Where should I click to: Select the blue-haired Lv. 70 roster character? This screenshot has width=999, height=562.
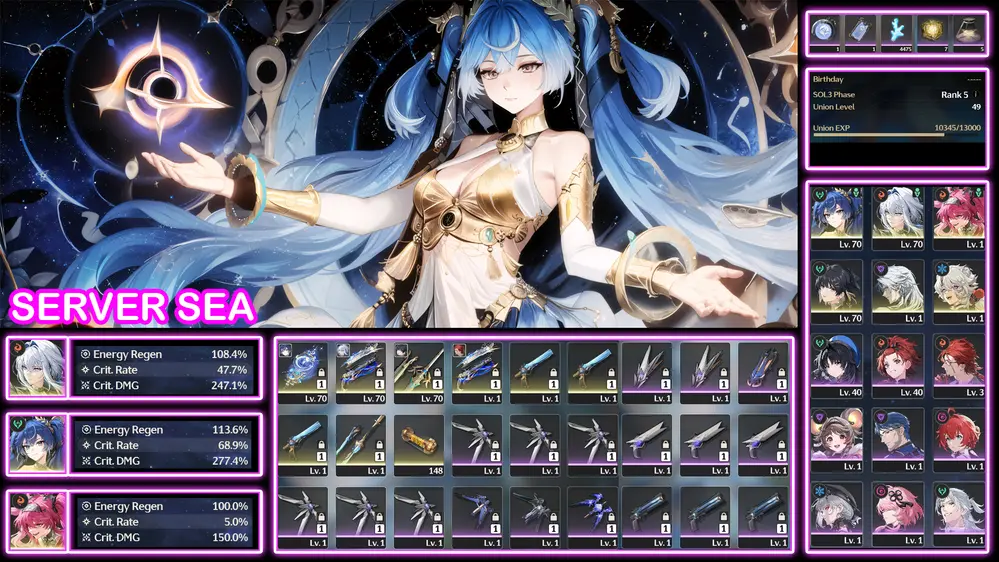point(836,213)
